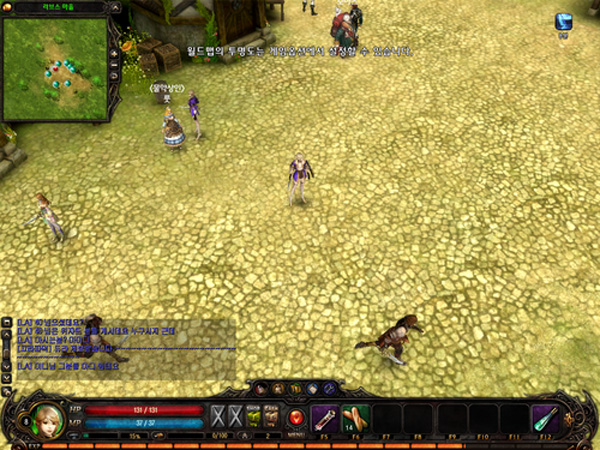This screenshot has height=450, width=600.
Task: Click the minimap of the village
Action: (54, 66)
